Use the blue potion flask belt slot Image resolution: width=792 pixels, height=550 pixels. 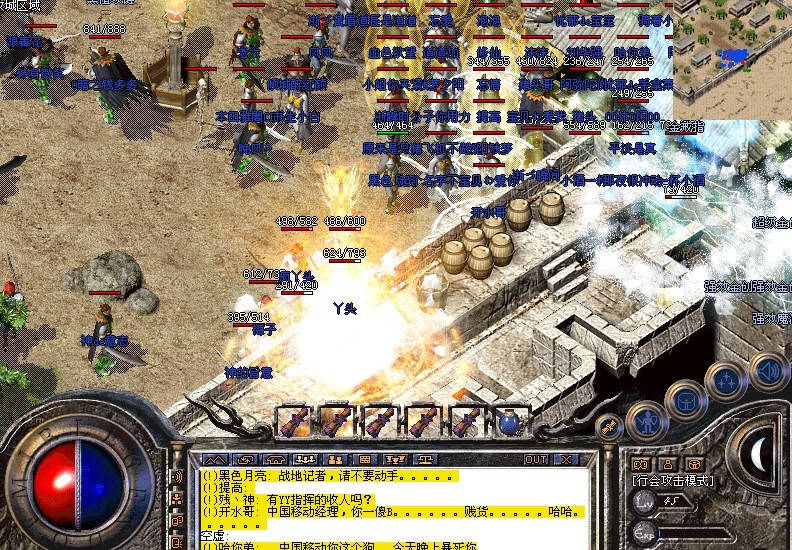(510, 421)
